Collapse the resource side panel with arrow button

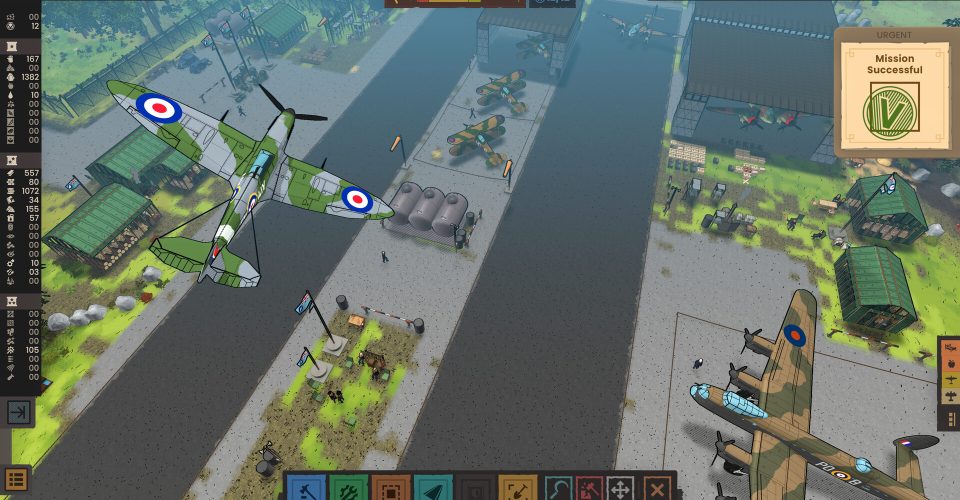[19, 412]
